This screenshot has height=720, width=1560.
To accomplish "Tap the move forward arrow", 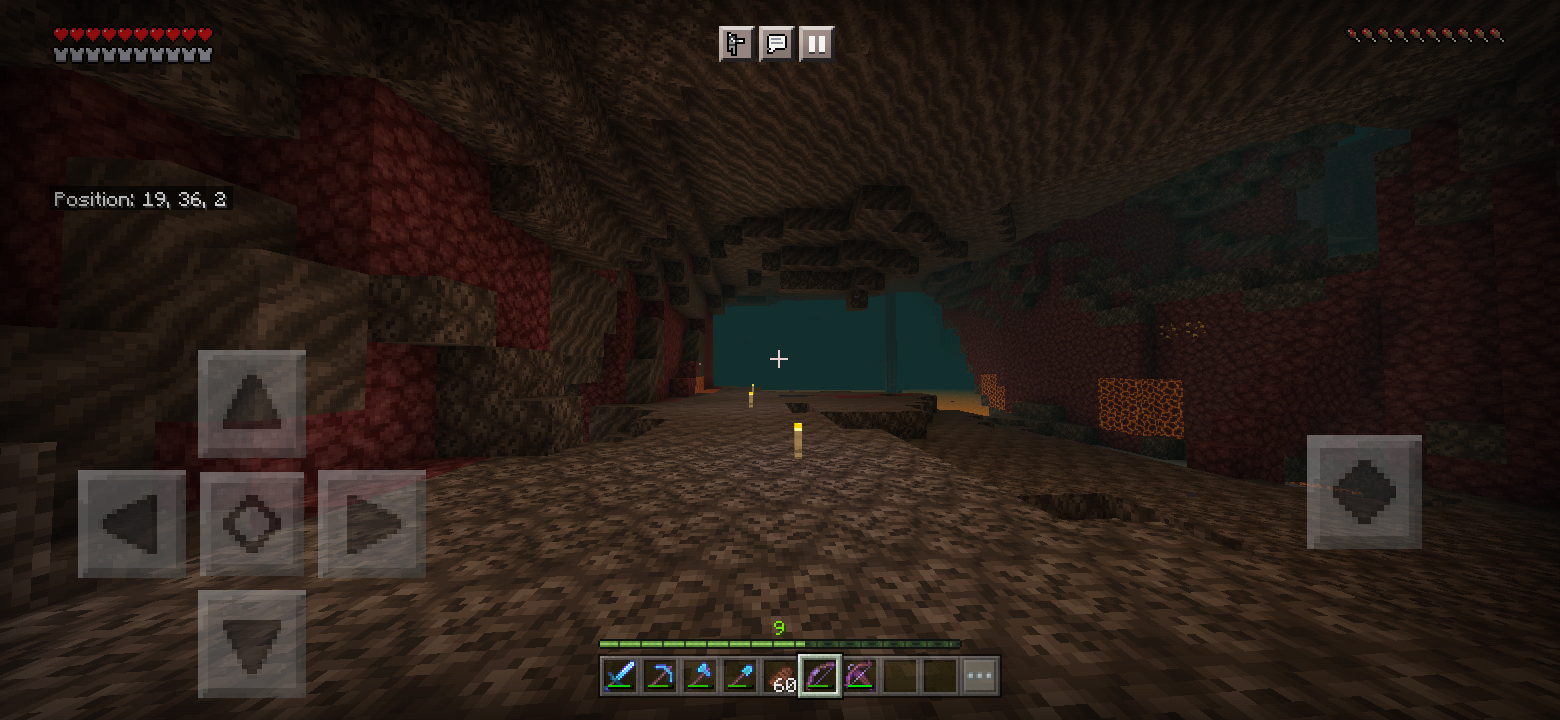I will [x=252, y=403].
